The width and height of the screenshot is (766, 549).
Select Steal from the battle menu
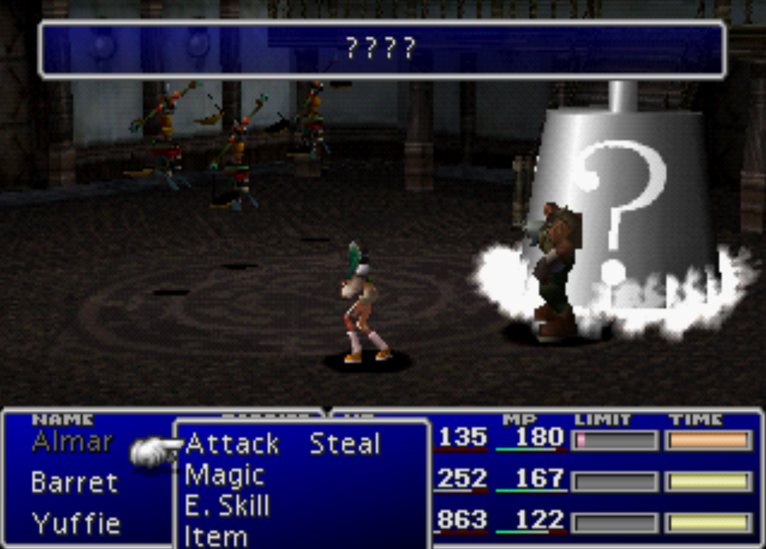(344, 443)
